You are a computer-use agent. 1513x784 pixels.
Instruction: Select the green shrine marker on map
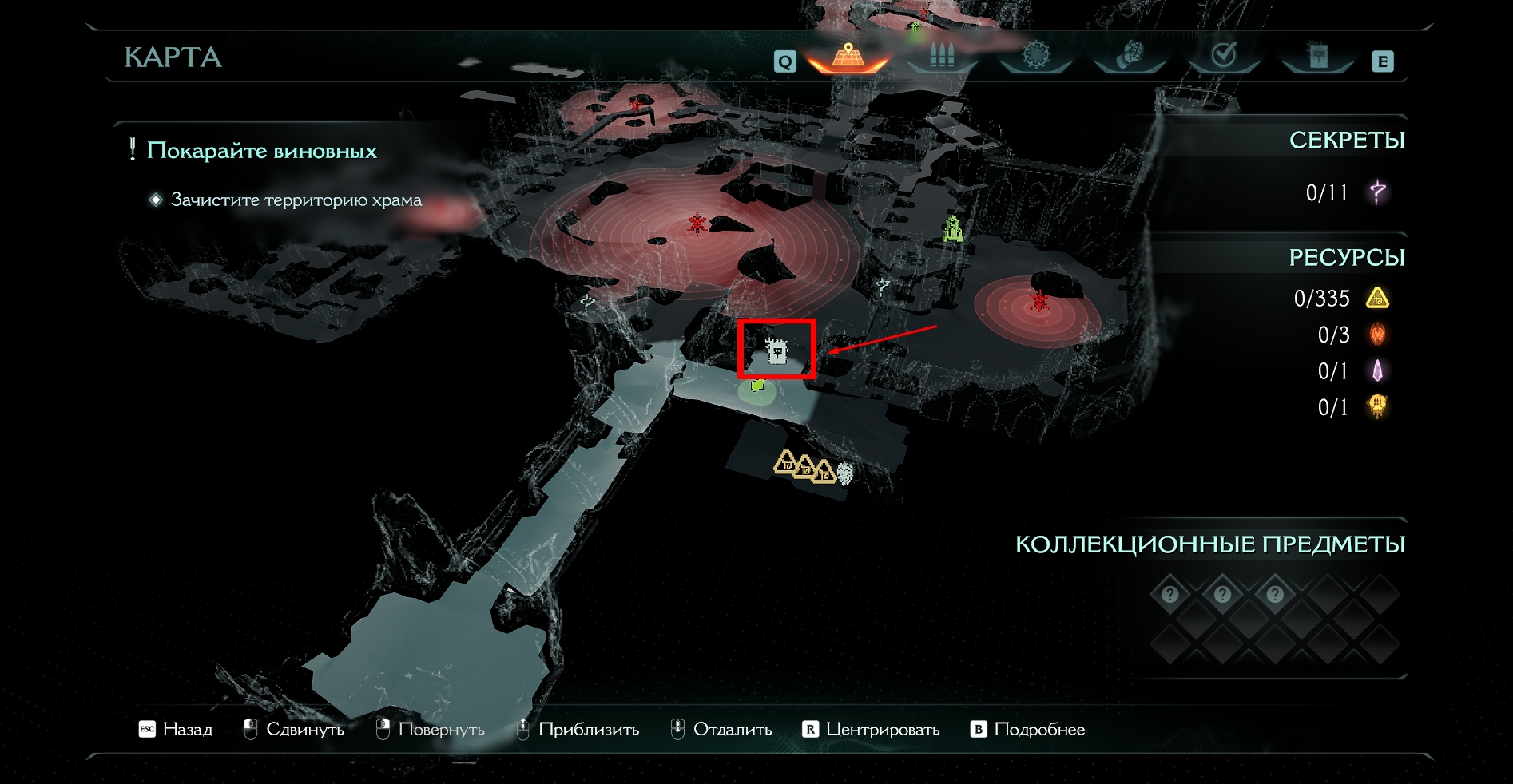point(951,229)
